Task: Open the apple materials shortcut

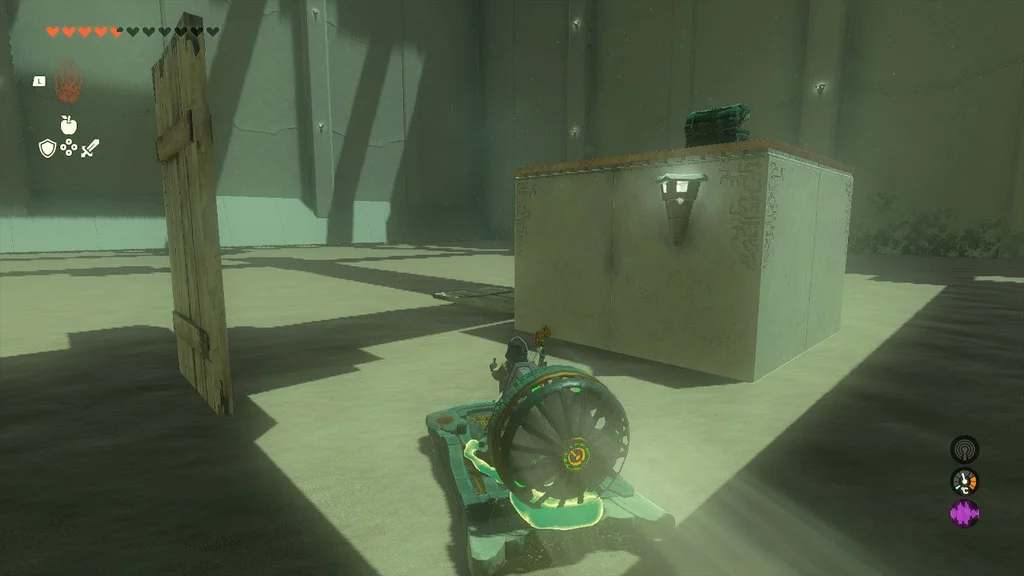Action: tap(68, 125)
